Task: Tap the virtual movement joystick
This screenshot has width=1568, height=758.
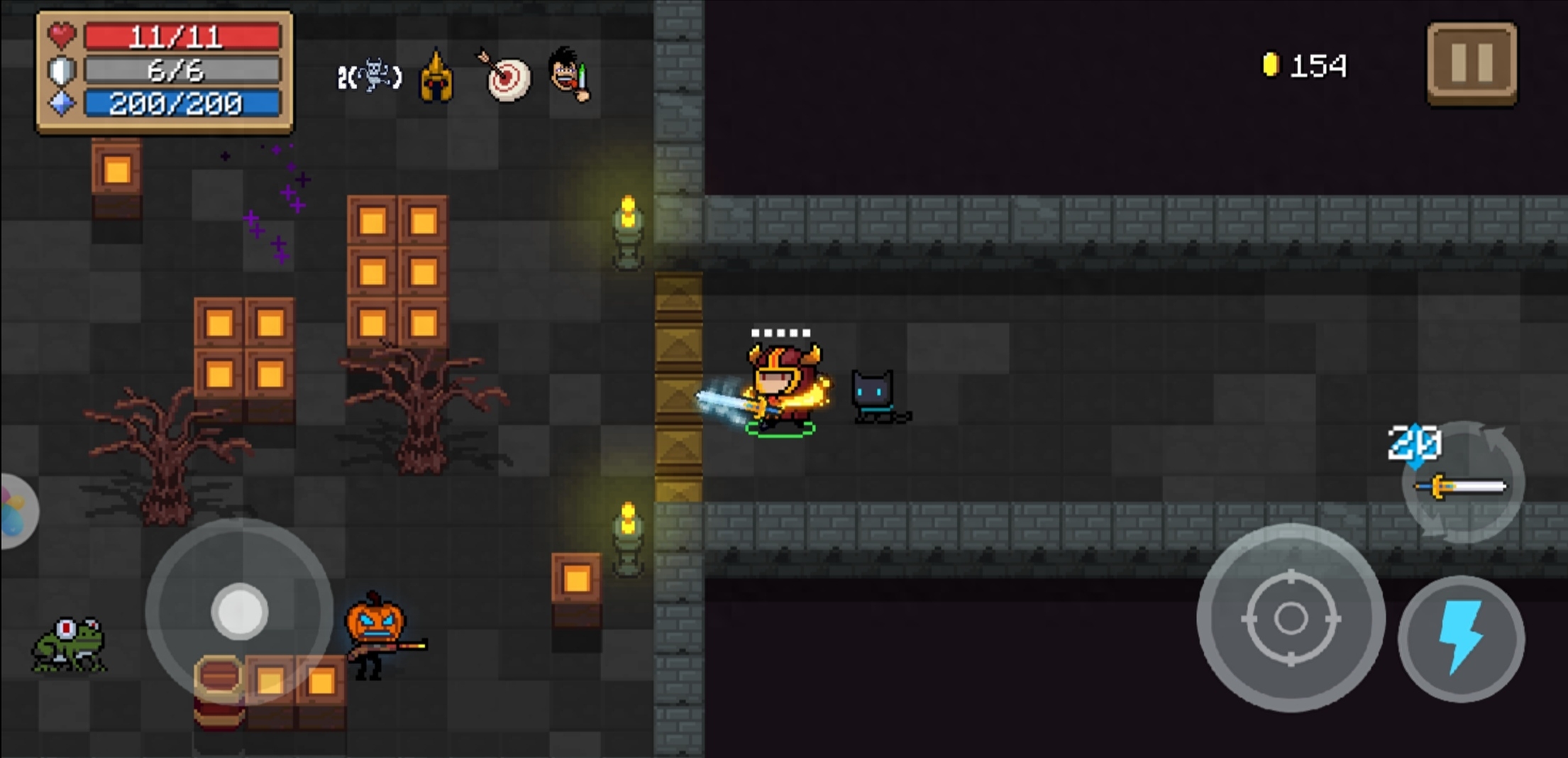Action: [239, 611]
